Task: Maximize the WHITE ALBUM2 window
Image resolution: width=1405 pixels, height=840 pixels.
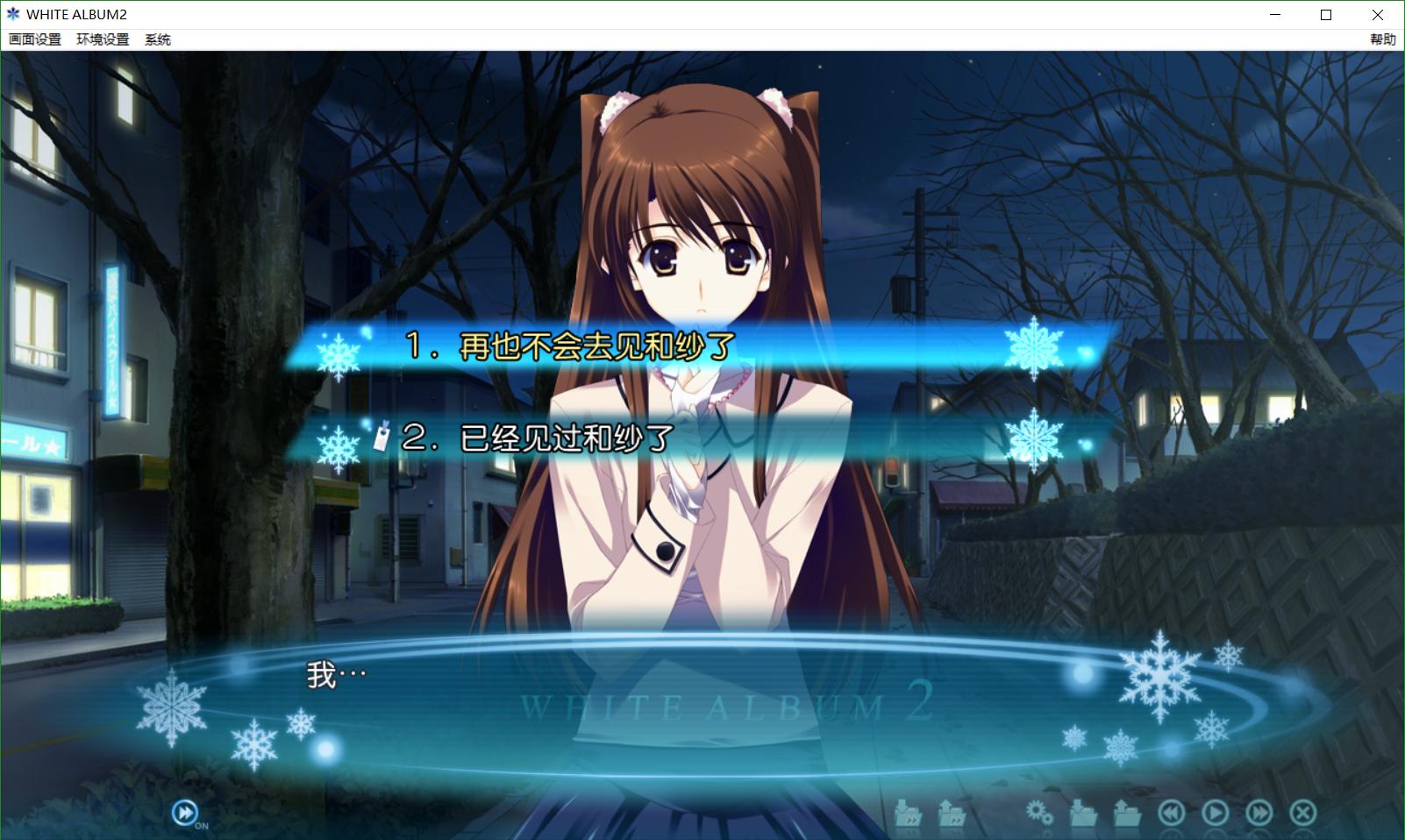Action: (1326, 15)
